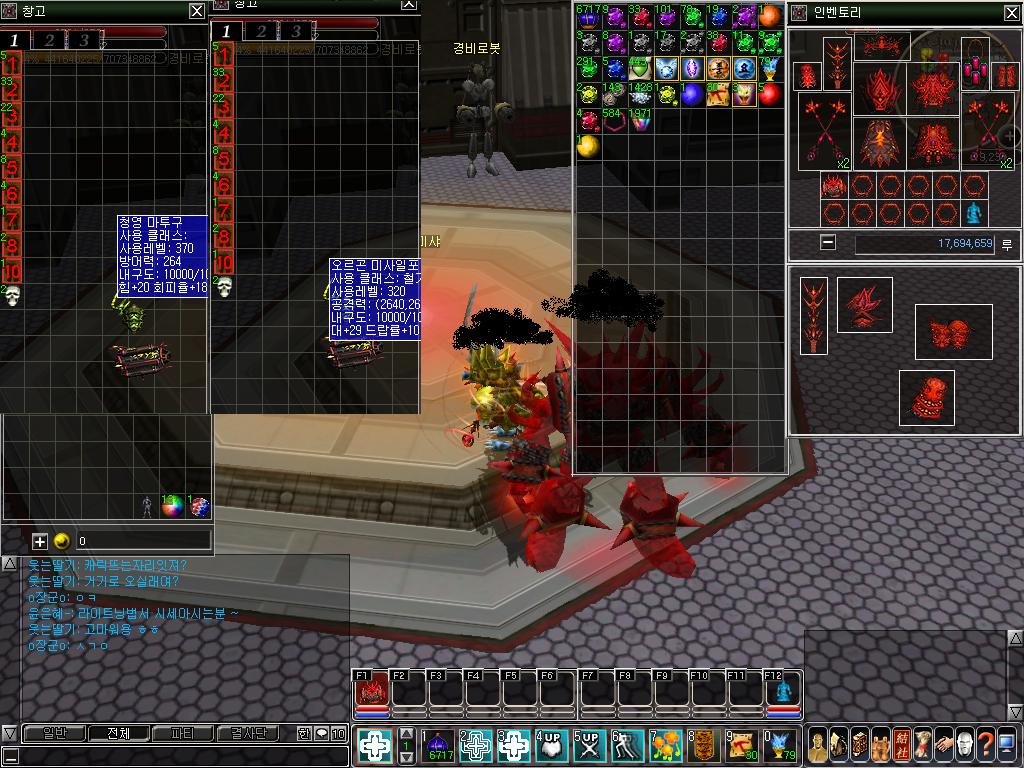1024x768 pixels.
Task: Use the blue figure item in F12 slot
Action: pyautogui.click(x=783, y=692)
